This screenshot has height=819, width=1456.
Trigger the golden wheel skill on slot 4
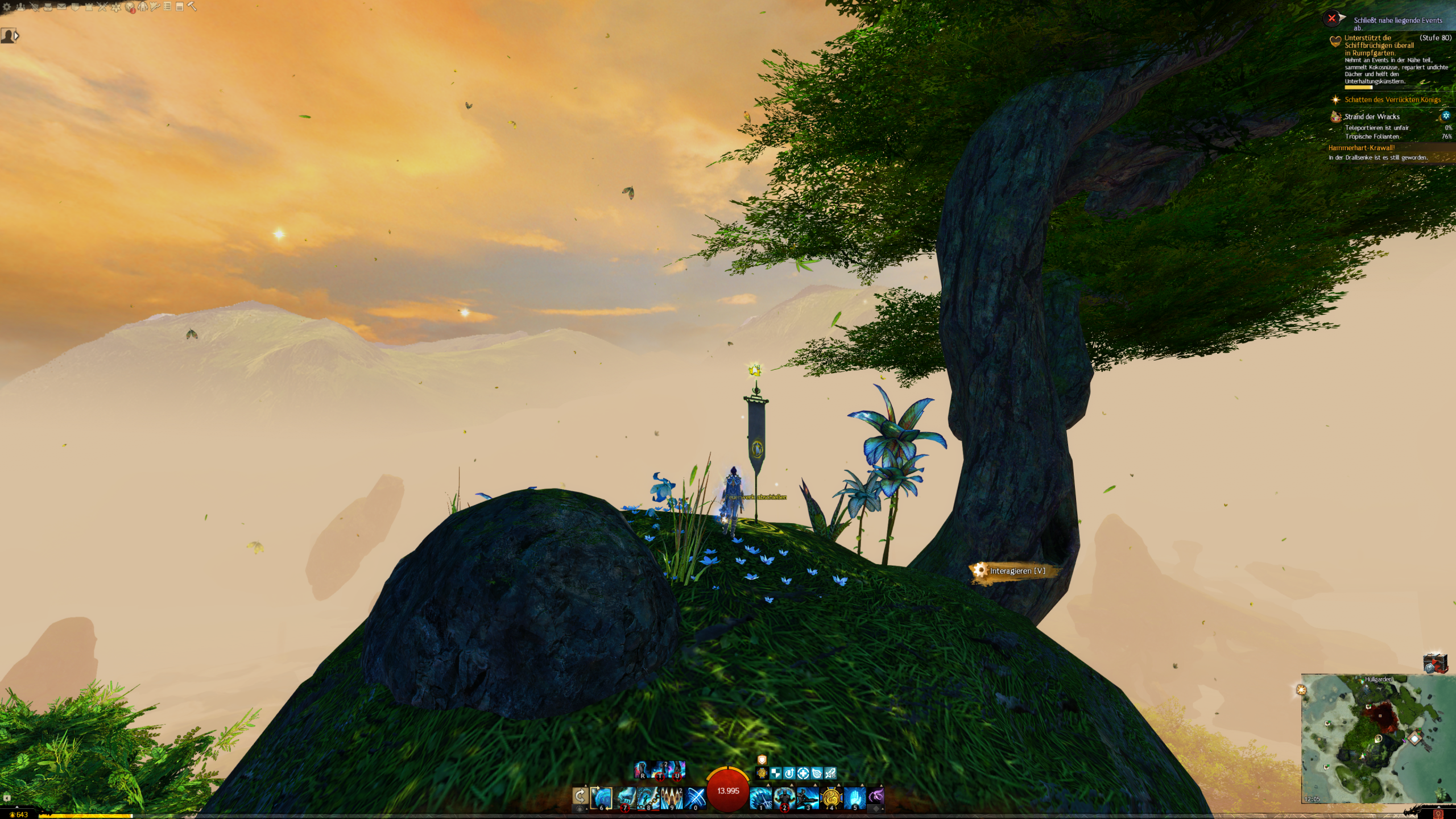pyautogui.click(x=831, y=797)
